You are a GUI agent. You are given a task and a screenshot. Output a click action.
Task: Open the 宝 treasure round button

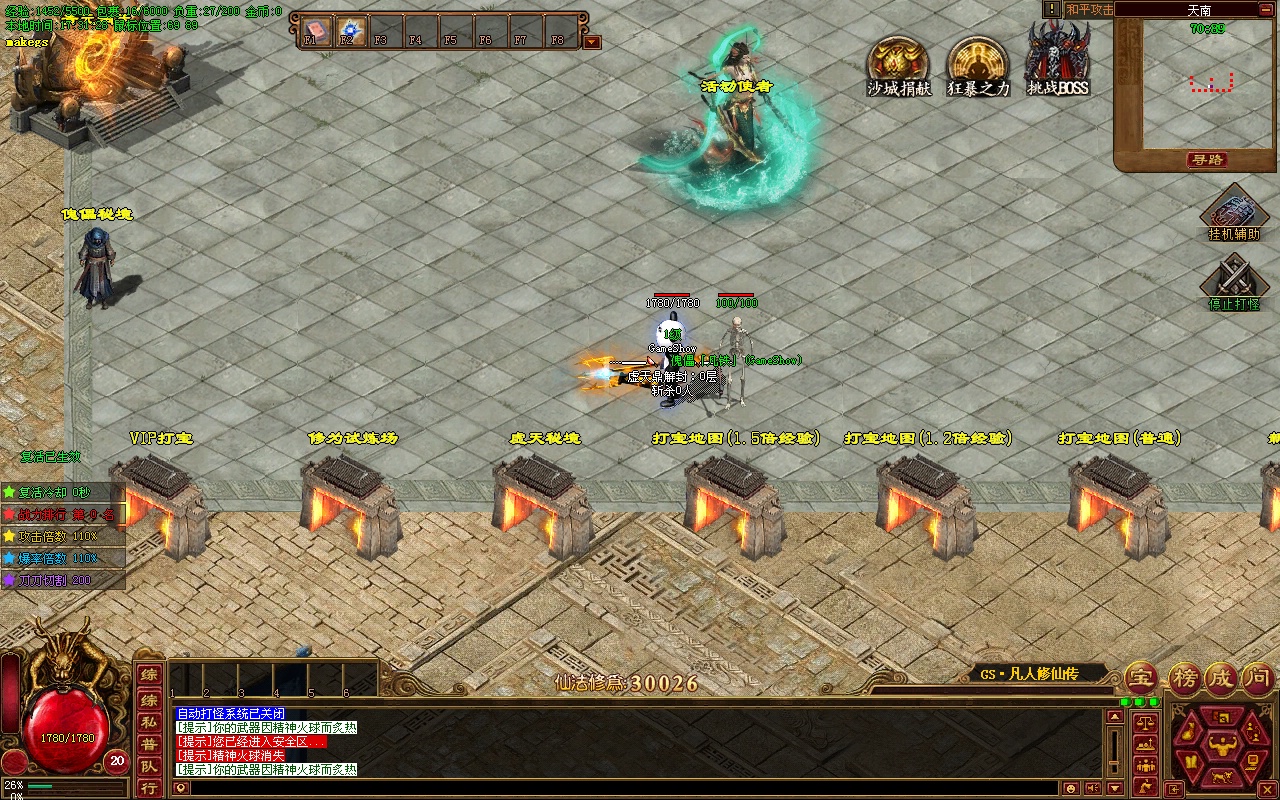[1141, 678]
